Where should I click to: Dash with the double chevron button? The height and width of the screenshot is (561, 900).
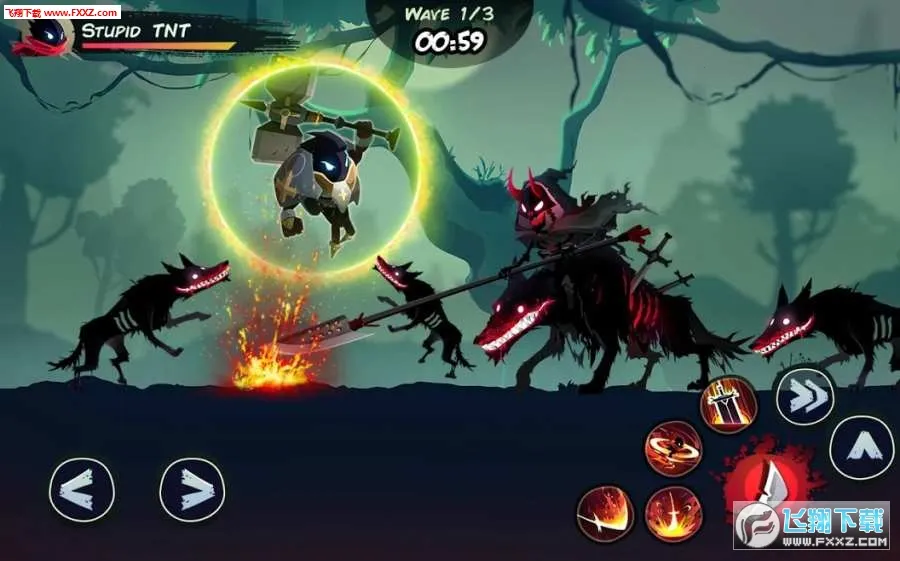pos(805,397)
